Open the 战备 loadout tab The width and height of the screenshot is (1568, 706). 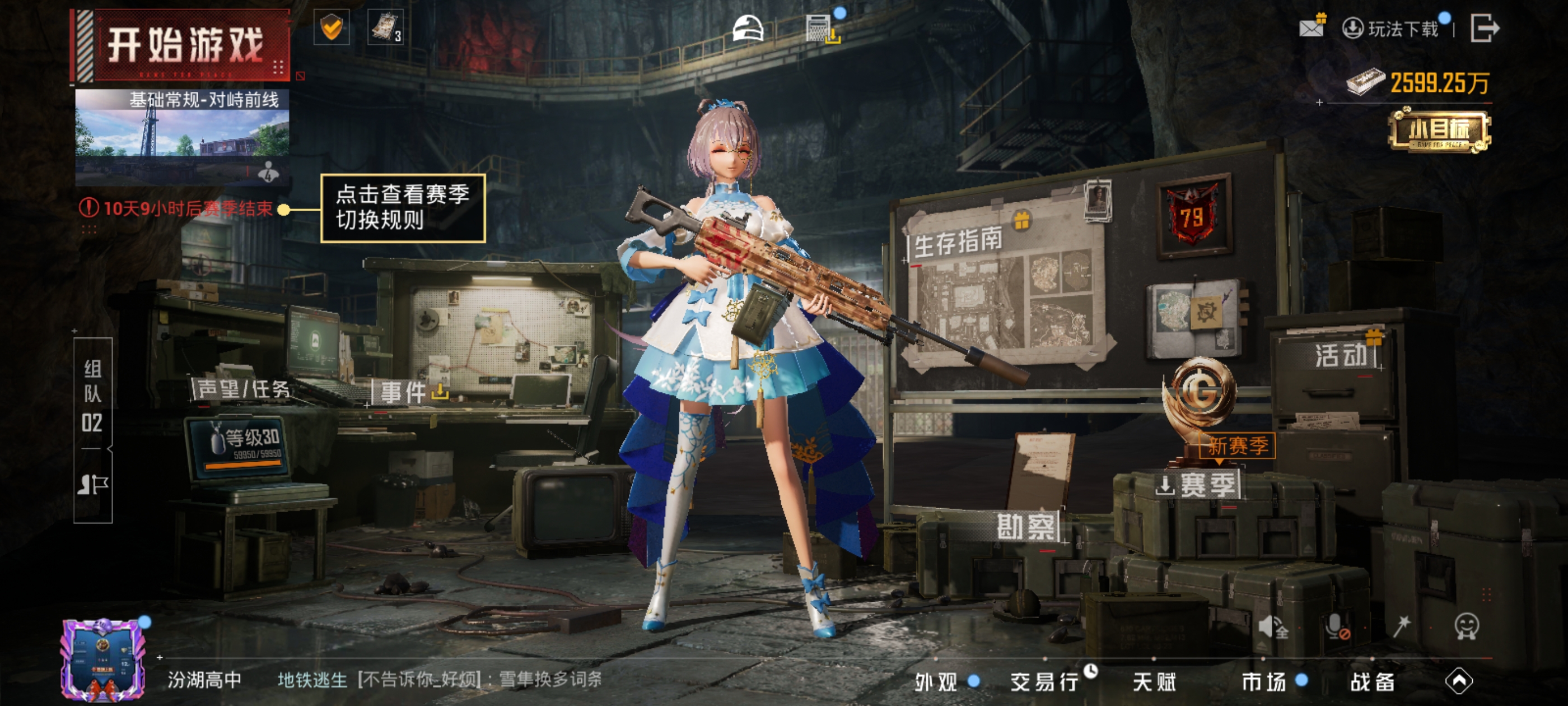(x=1372, y=682)
